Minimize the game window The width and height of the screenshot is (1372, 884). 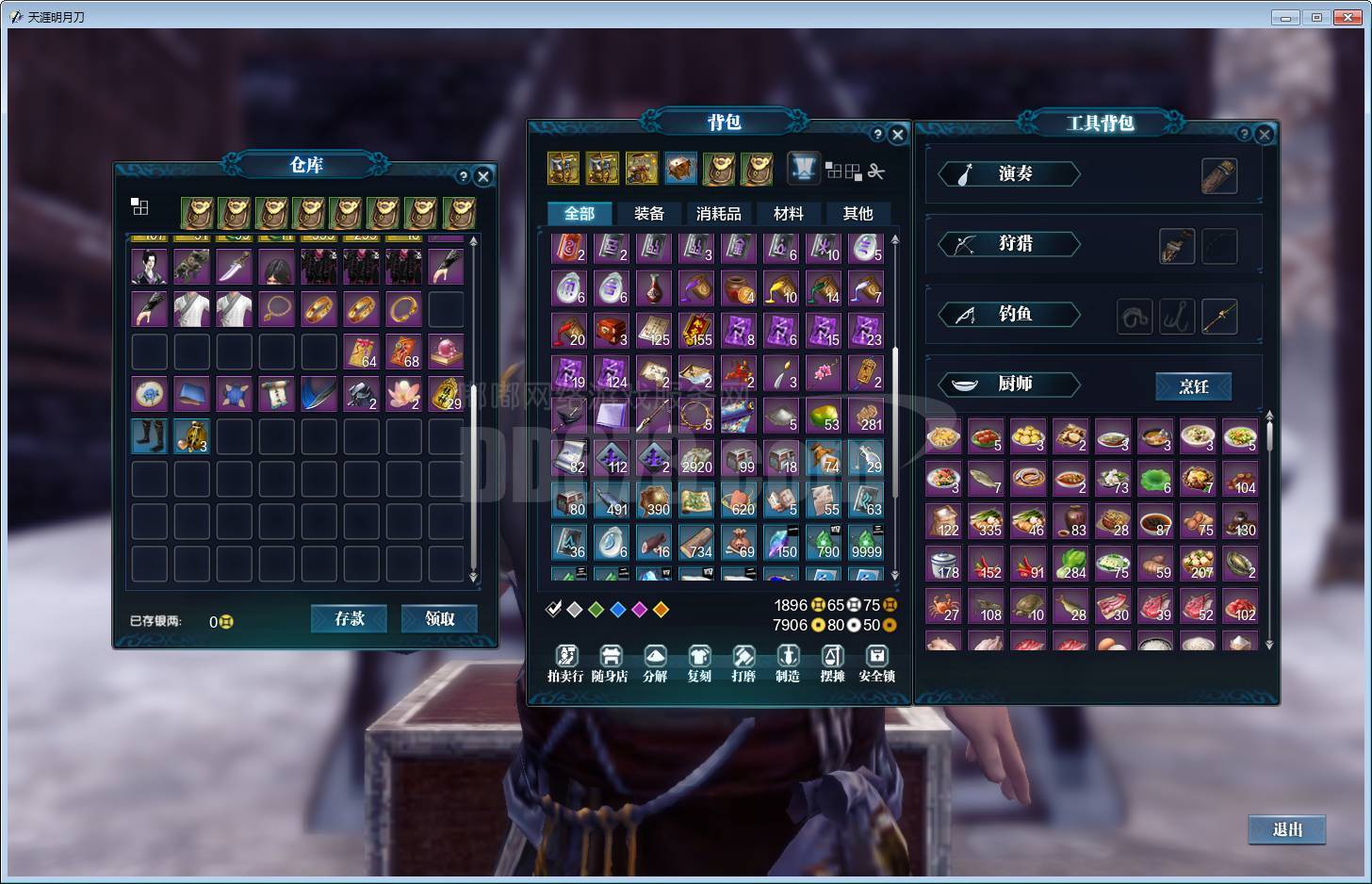(1285, 17)
